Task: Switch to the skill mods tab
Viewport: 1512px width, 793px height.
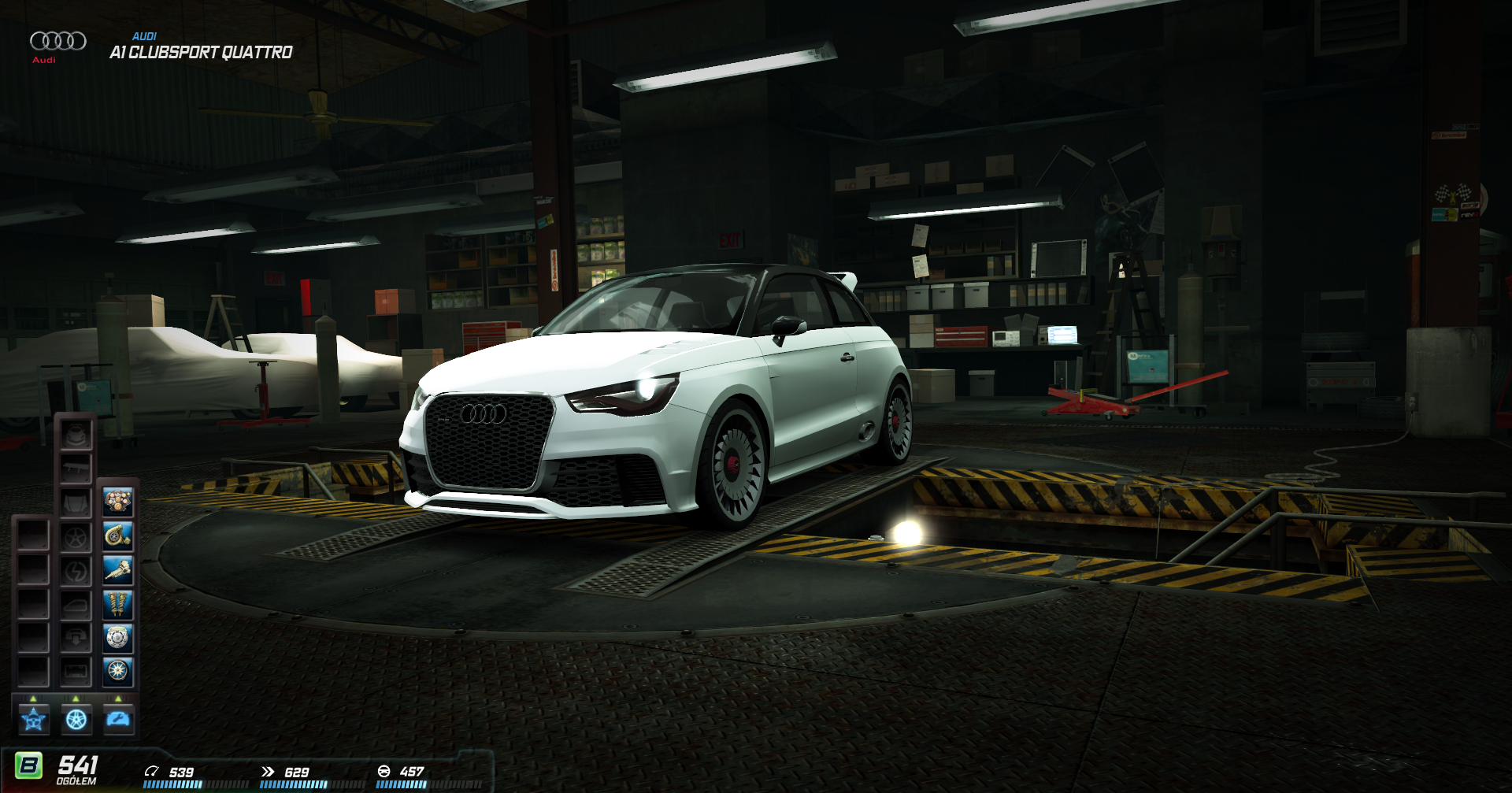Action: pyautogui.click(x=34, y=720)
